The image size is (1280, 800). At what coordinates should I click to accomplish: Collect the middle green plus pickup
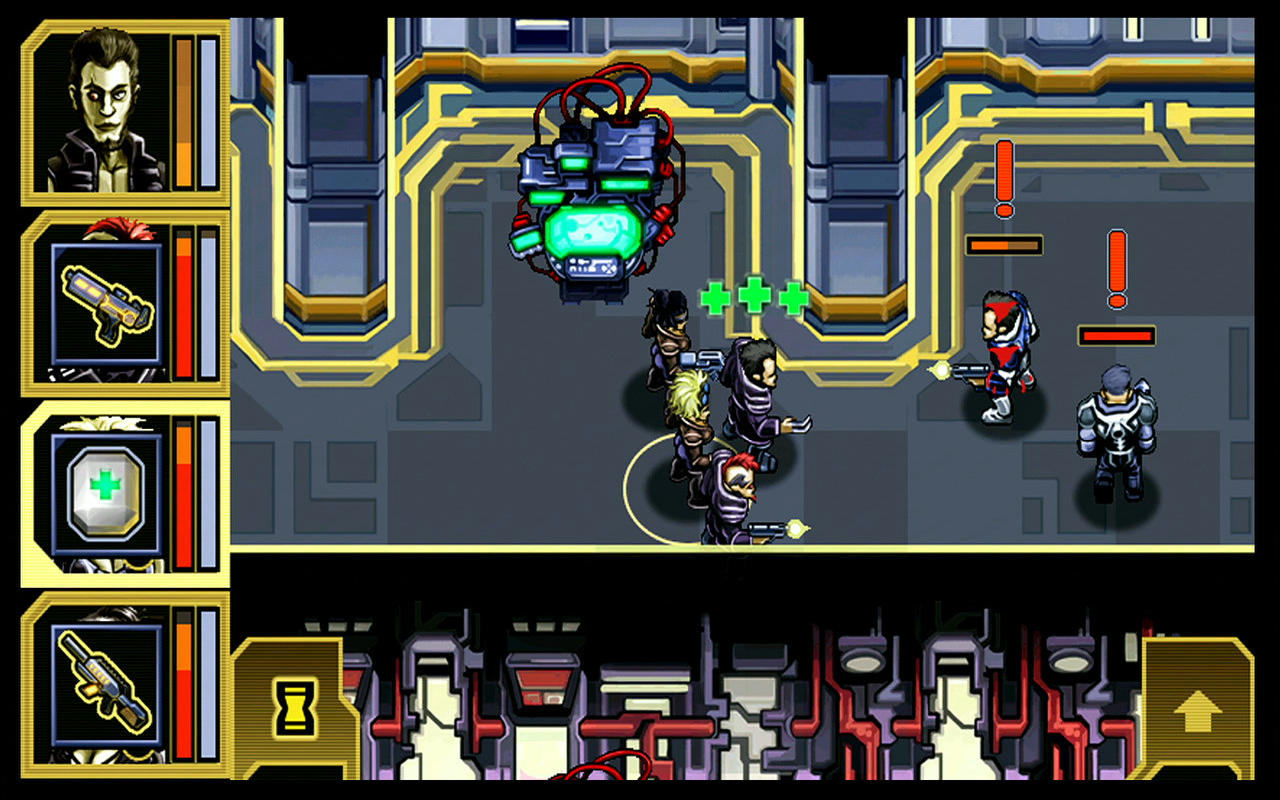[x=754, y=296]
